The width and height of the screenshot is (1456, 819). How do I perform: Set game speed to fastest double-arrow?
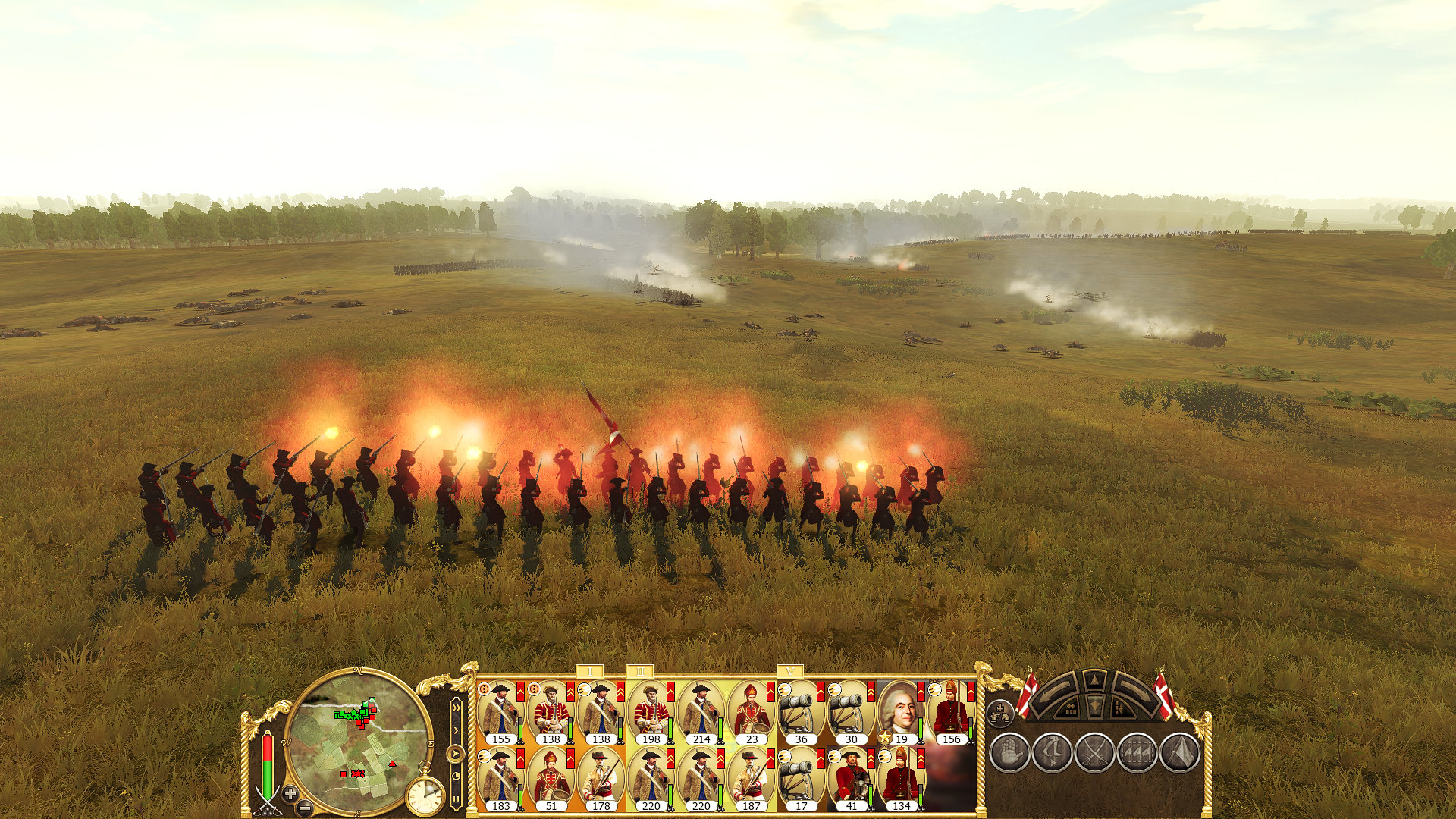point(456,708)
